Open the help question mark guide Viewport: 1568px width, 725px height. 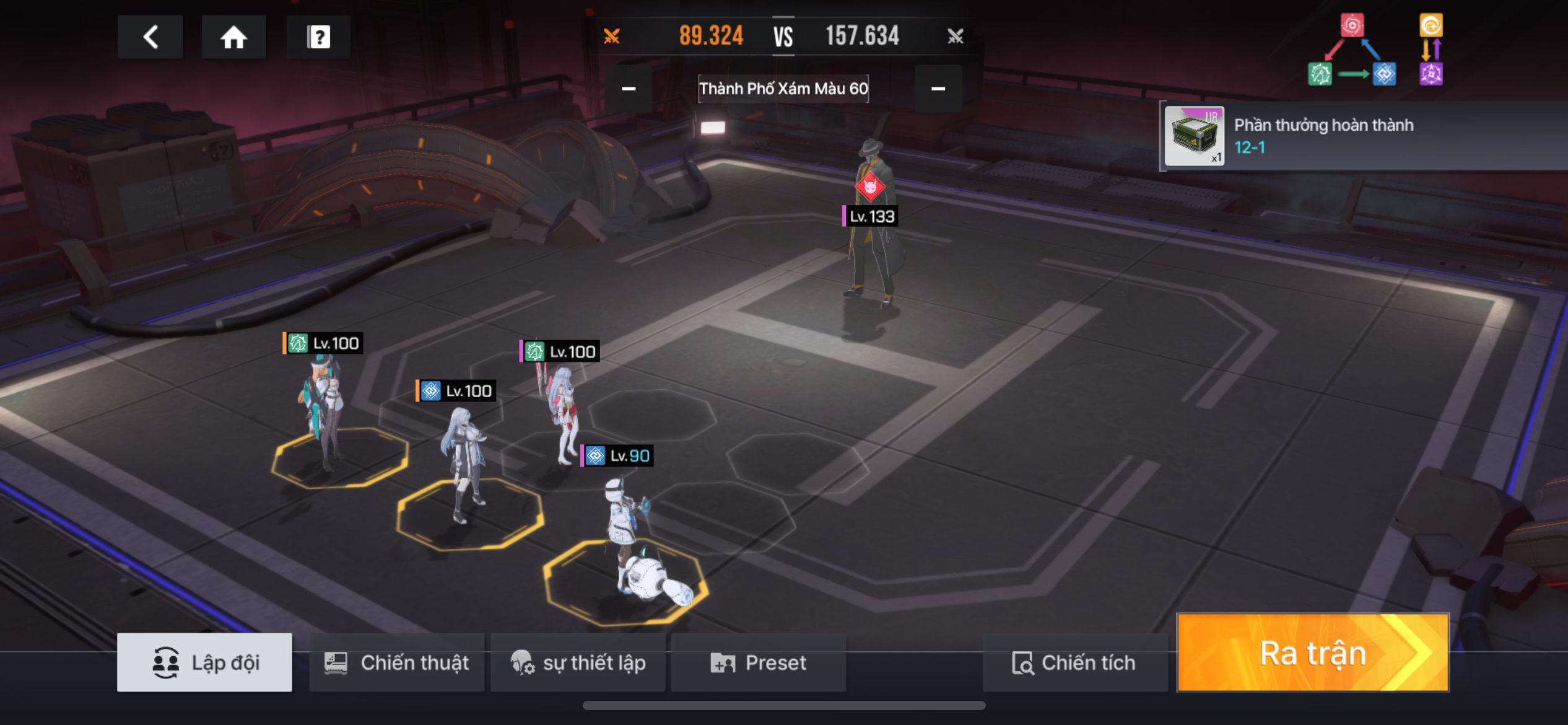coord(318,37)
